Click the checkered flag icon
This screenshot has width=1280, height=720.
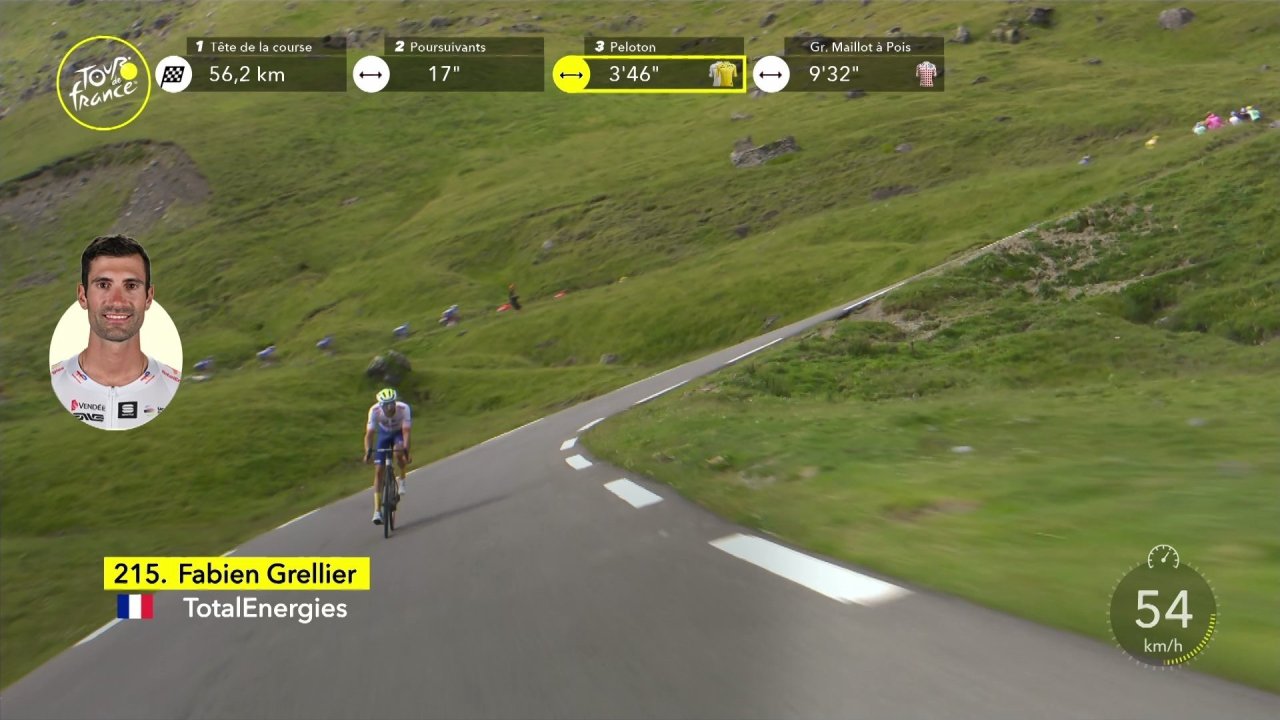[x=174, y=74]
